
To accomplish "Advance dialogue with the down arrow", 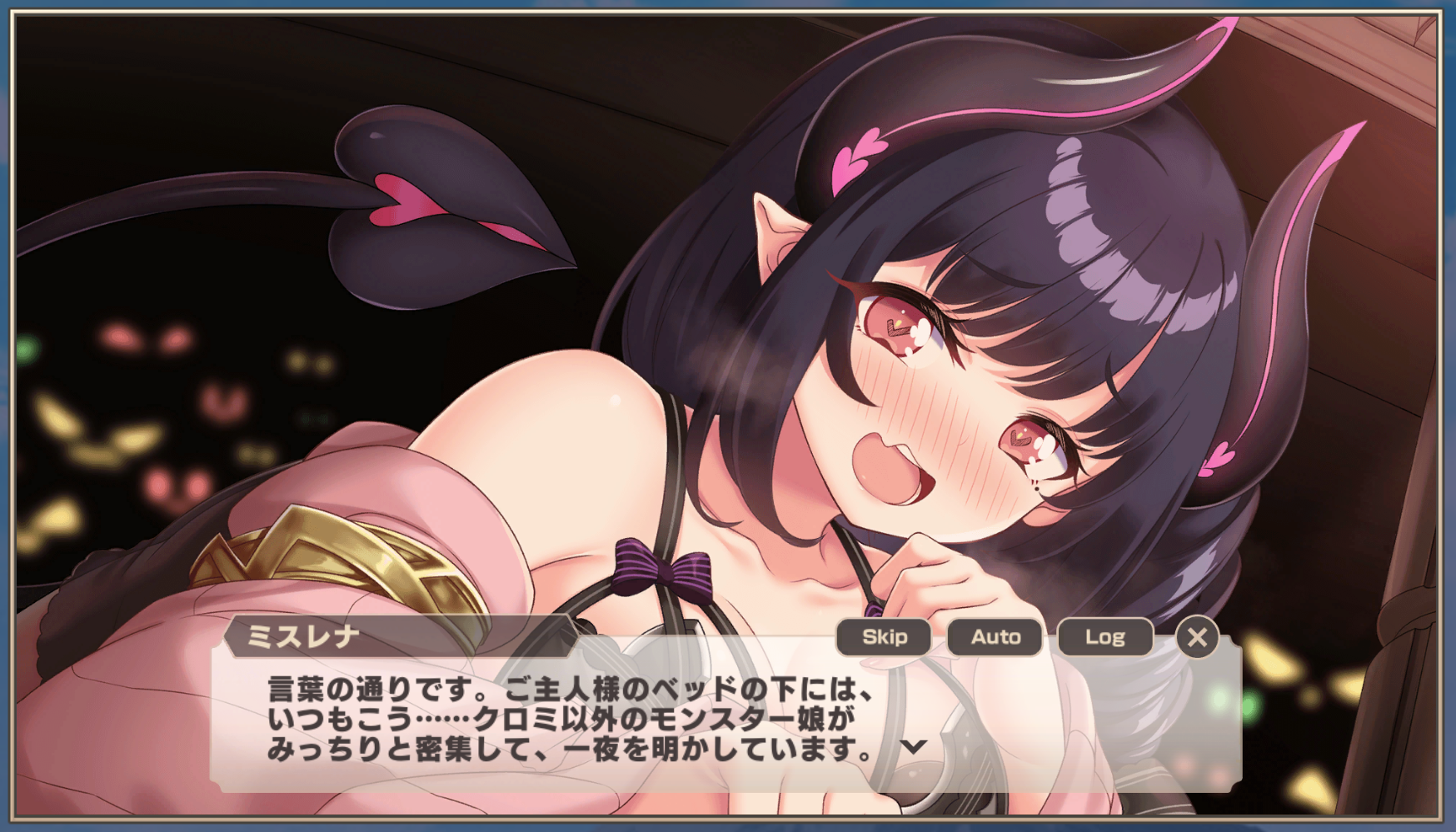I will pos(914,746).
